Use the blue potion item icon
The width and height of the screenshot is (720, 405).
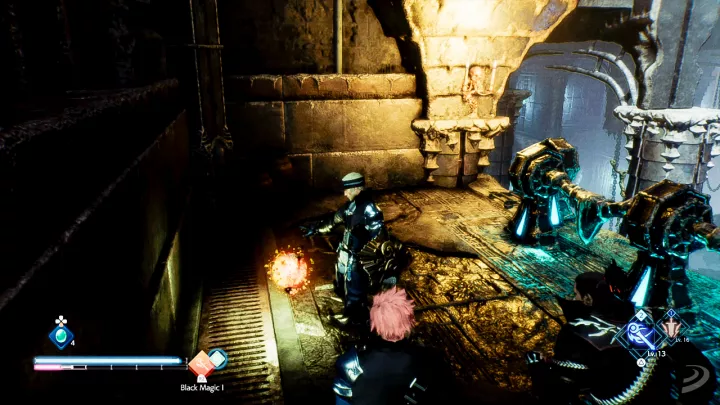tap(60, 337)
